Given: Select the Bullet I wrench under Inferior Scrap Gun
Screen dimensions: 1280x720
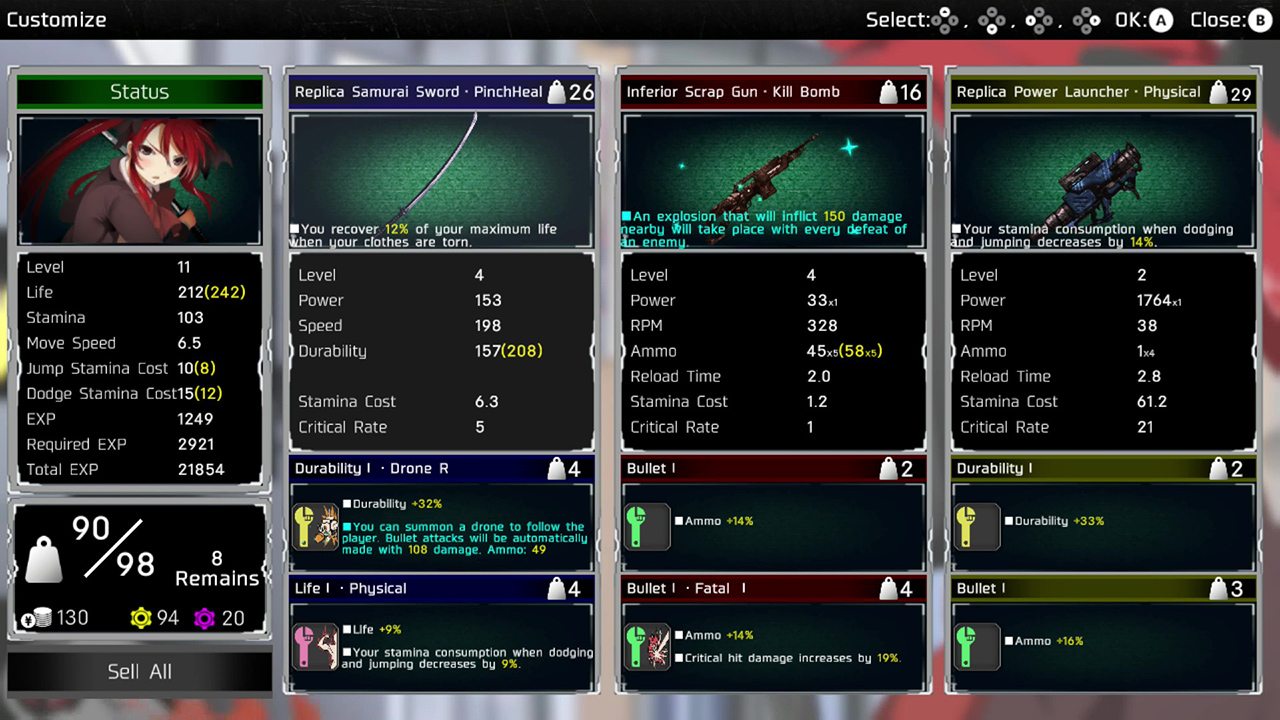Looking at the screenshot, I should 647,527.
